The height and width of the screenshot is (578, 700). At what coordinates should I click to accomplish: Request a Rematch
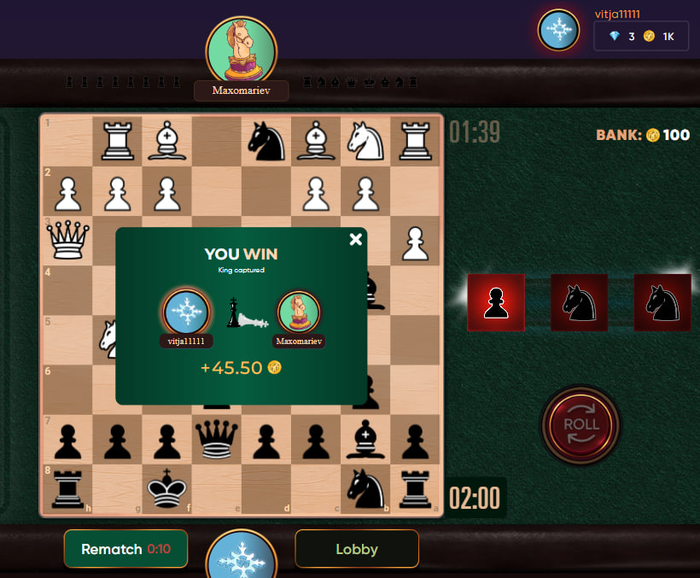point(125,549)
